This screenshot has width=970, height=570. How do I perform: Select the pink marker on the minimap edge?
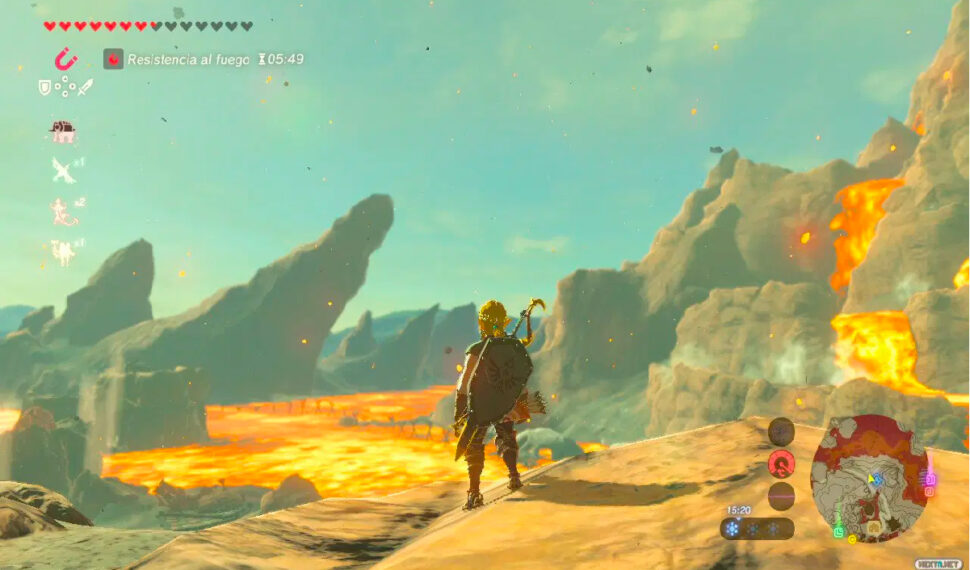click(x=929, y=481)
